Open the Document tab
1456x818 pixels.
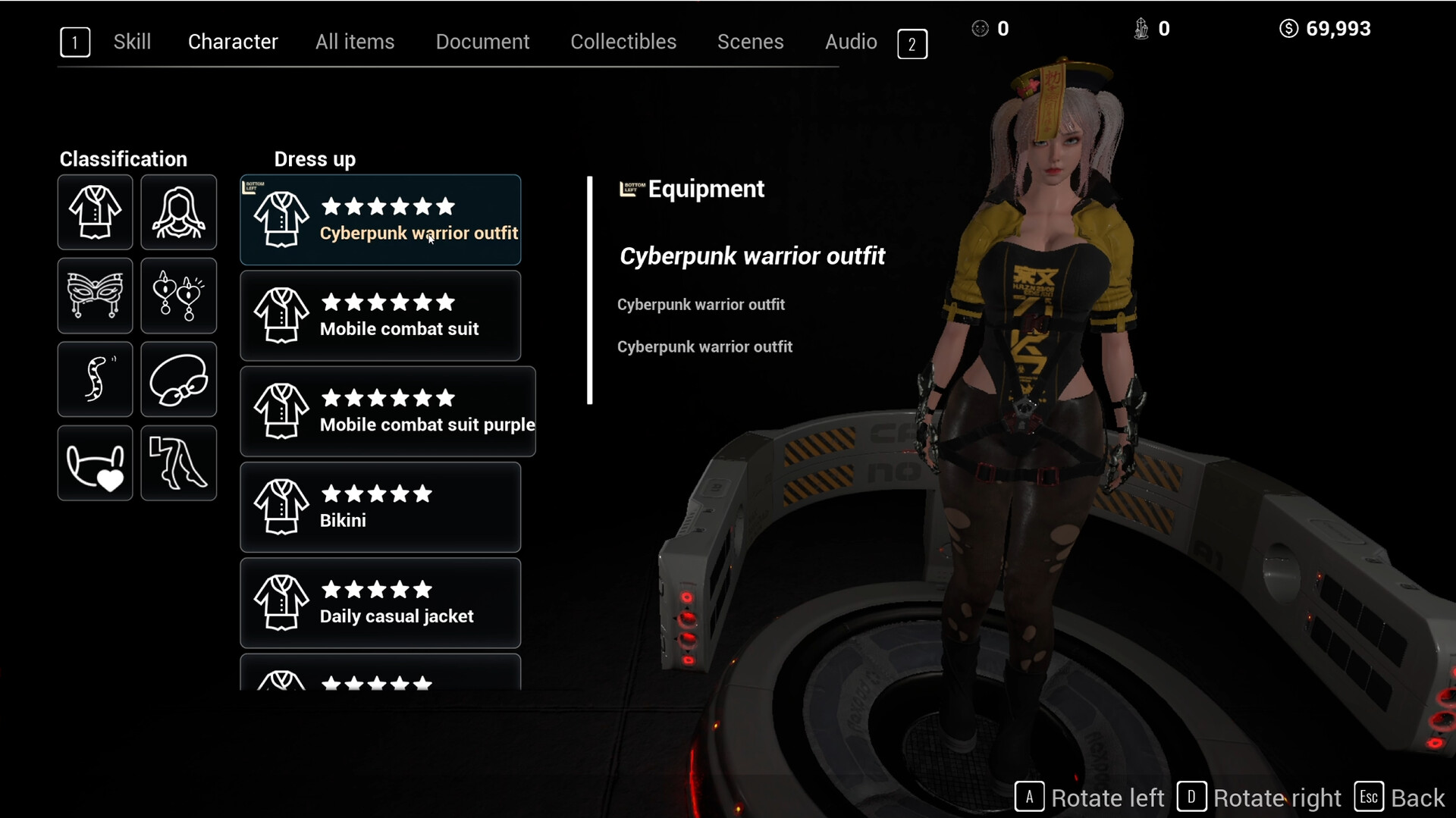482,42
